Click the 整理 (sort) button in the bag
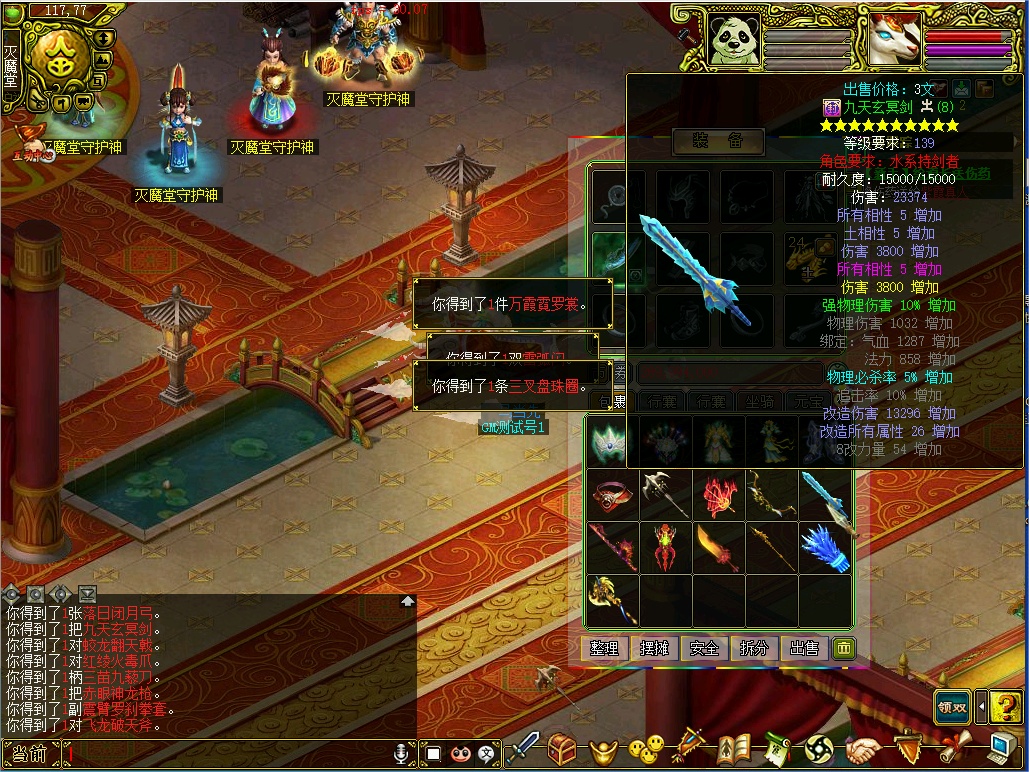 (605, 648)
